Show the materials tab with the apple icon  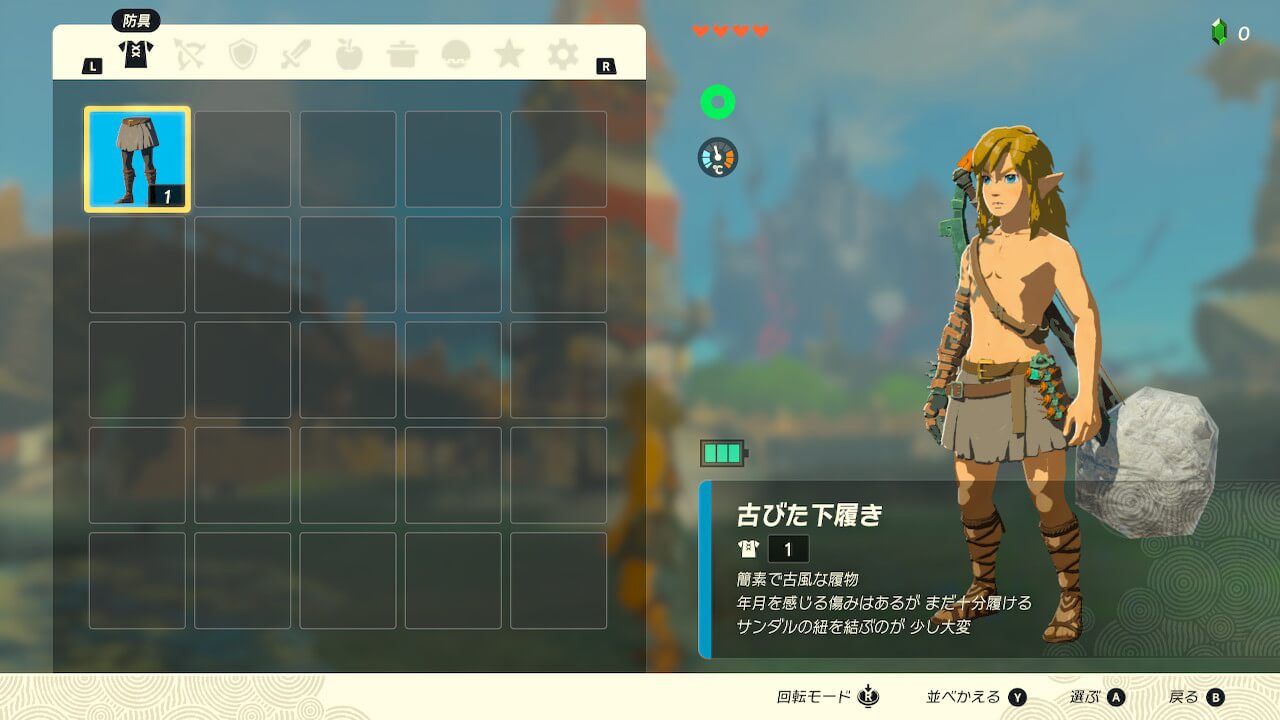(349, 54)
